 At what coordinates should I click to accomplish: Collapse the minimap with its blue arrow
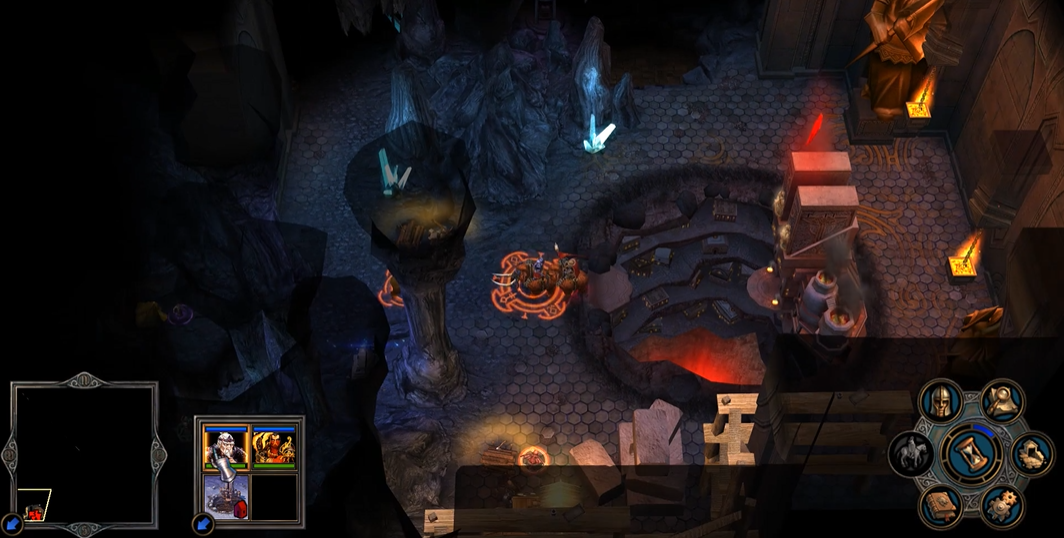(12, 523)
